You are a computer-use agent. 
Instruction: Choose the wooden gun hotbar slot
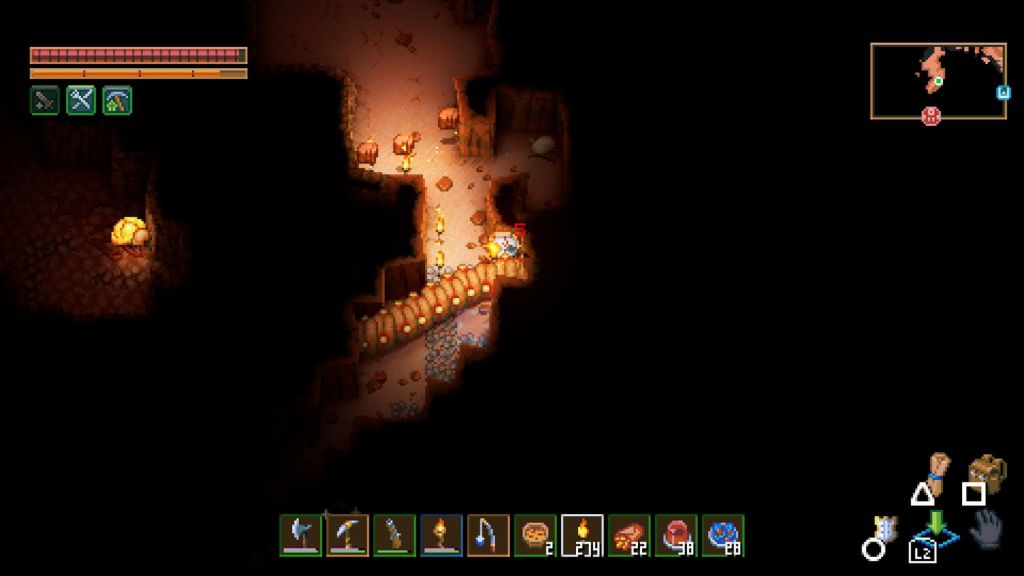point(394,535)
